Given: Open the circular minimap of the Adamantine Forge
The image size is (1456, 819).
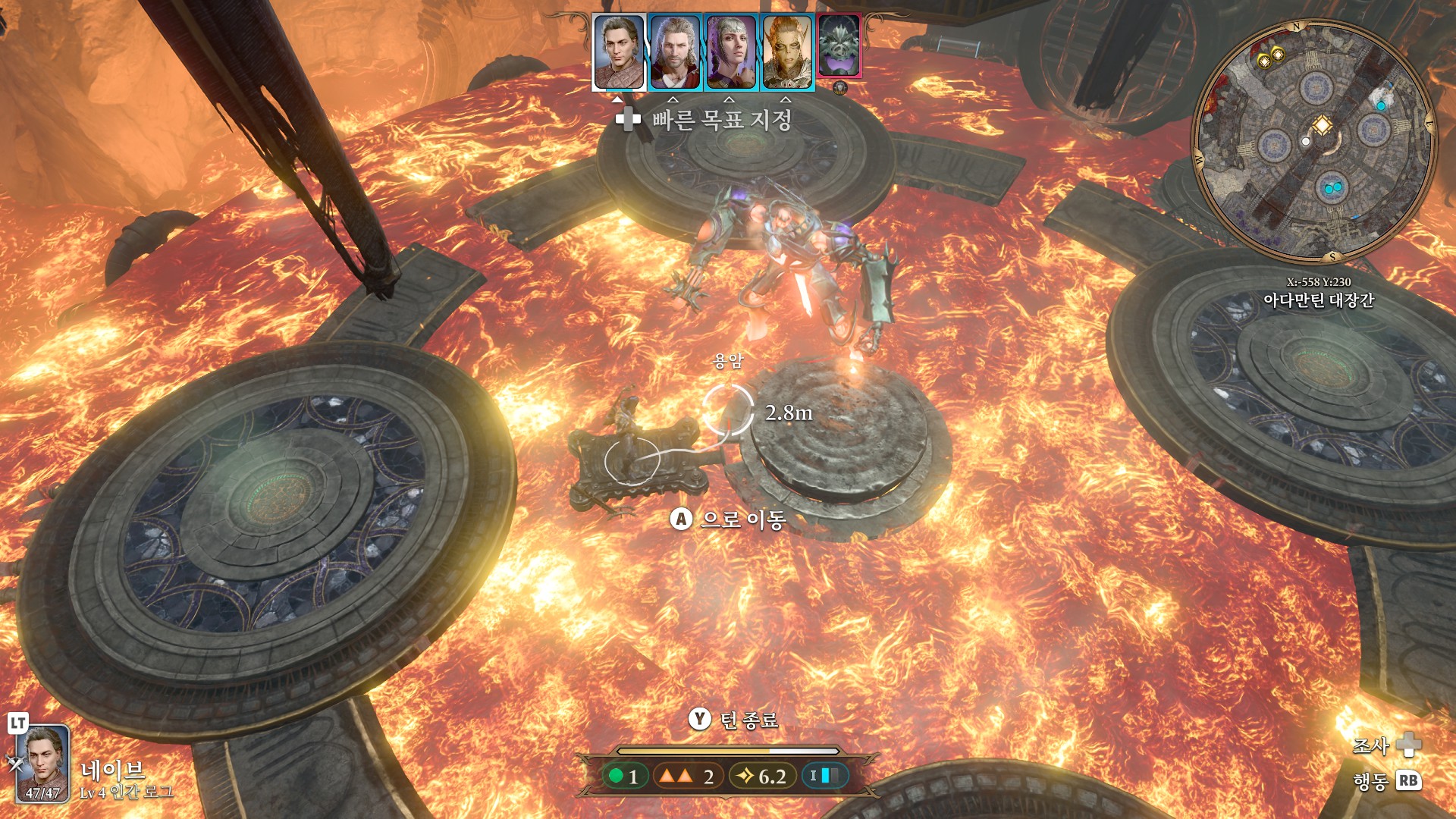Looking at the screenshot, I should [1313, 142].
